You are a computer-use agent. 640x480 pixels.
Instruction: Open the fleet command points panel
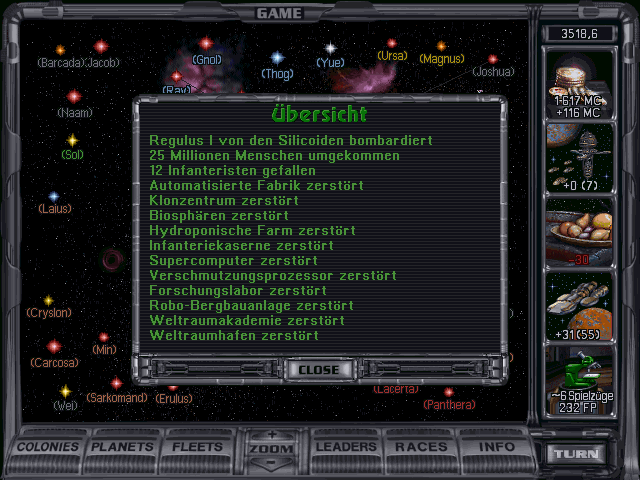point(576,159)
